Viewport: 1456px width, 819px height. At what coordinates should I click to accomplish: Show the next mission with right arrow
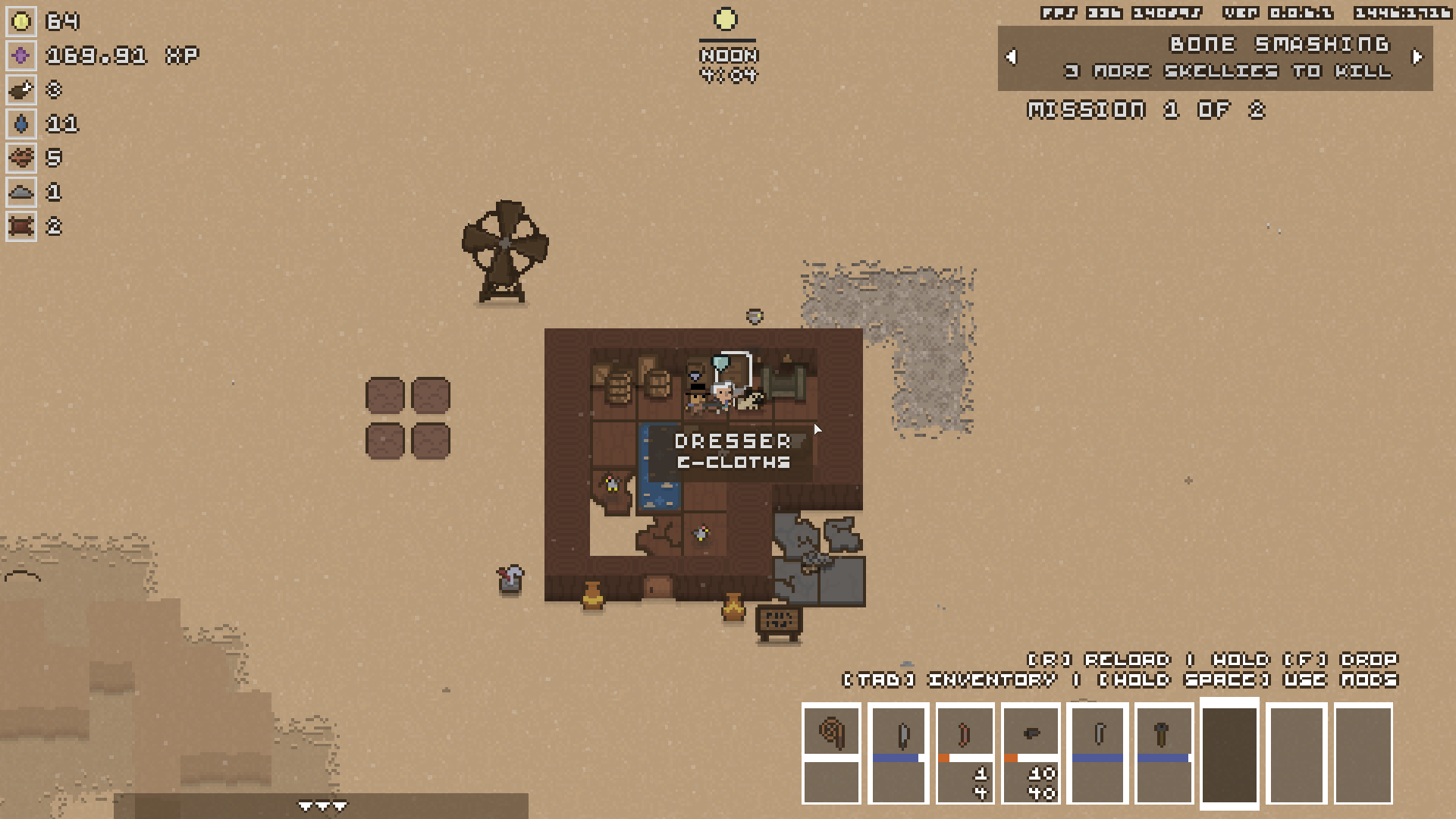[1417, 57]
